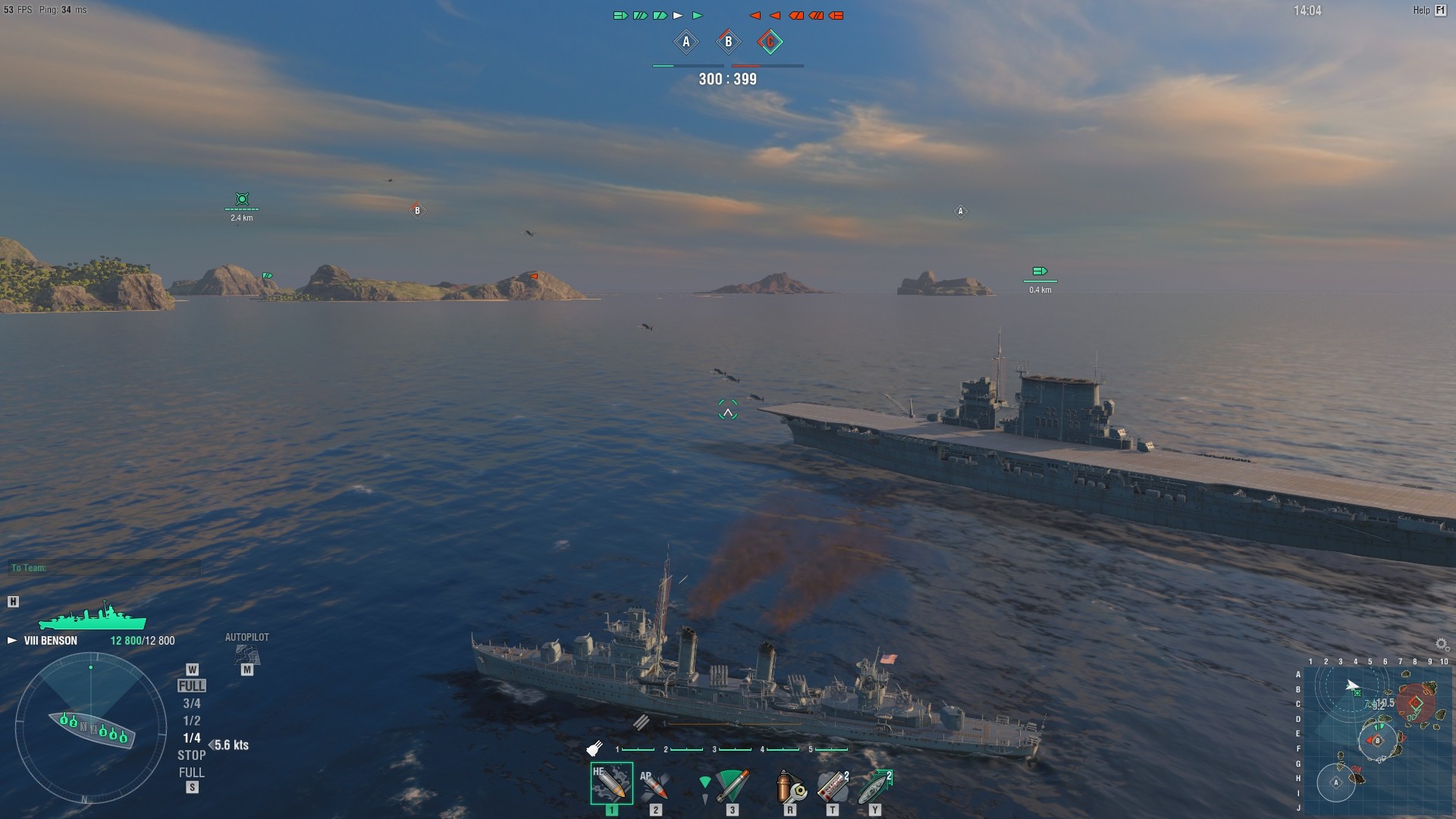
Task: Click the friendly ship marker 0.4 km away
Action: 1039,270
